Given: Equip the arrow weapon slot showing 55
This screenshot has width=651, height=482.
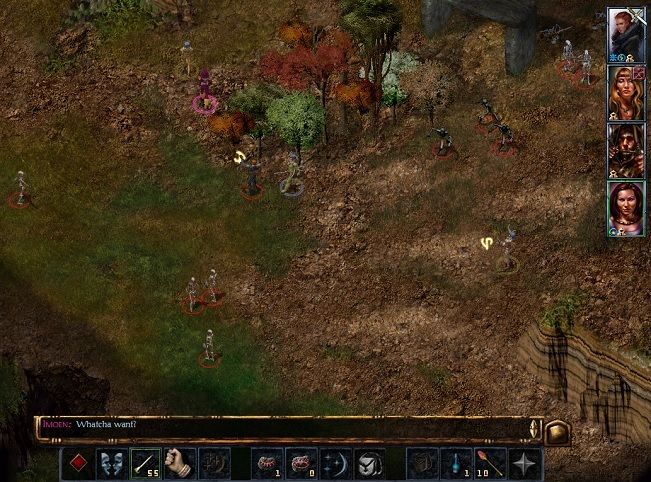Looking at the screenshot, I should (x=145, y=463).
